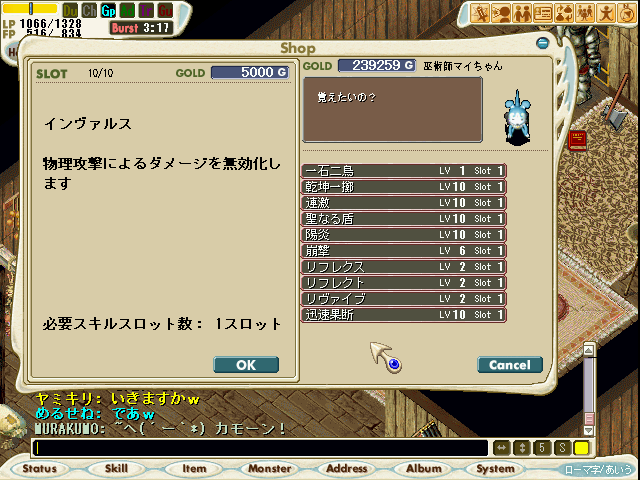Open the Address menu
Screen dimensions: 640x480
pos(347,468)
